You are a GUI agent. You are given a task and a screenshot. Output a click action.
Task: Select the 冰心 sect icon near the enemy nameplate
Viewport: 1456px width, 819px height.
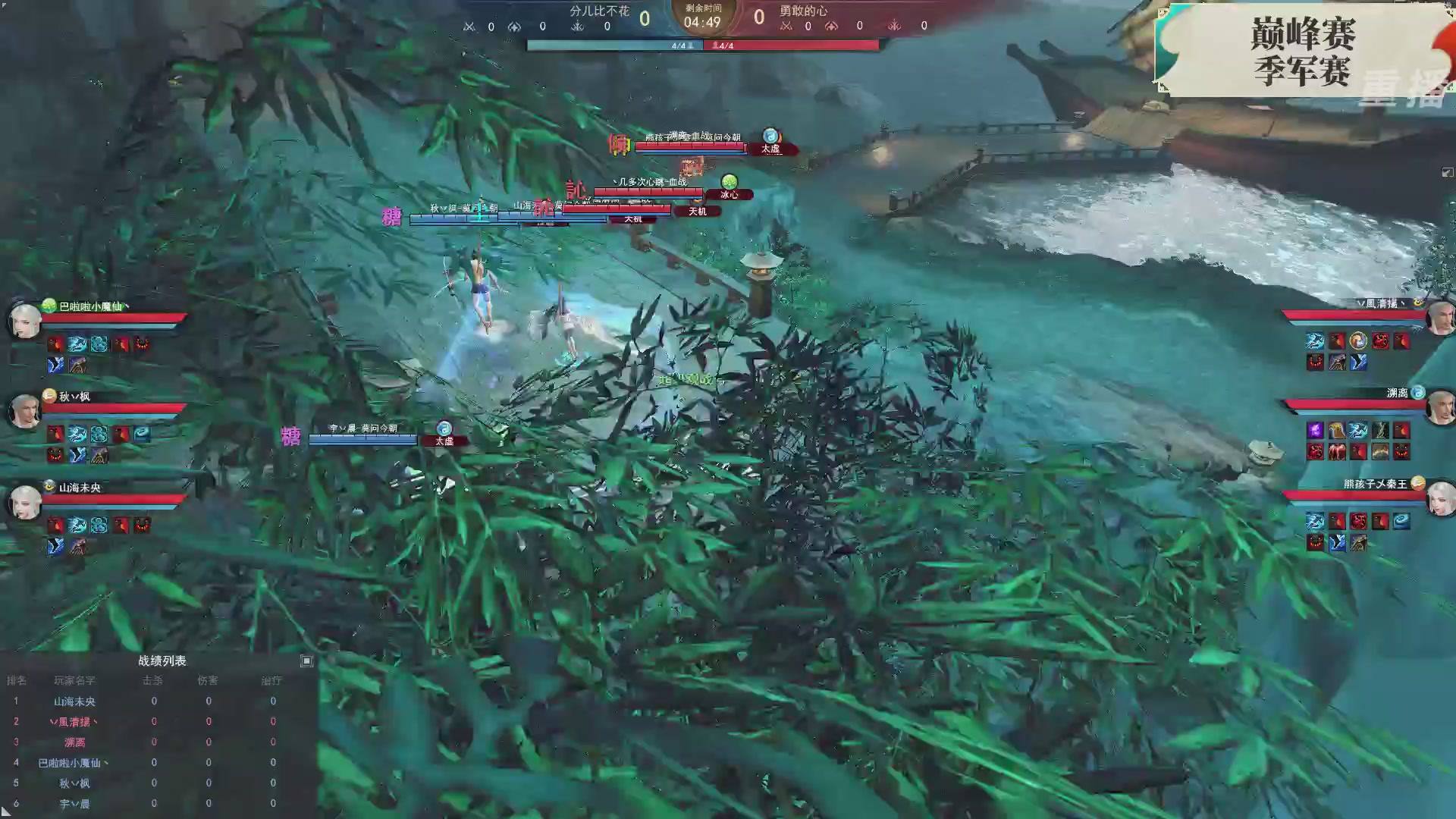coord(728,183)
